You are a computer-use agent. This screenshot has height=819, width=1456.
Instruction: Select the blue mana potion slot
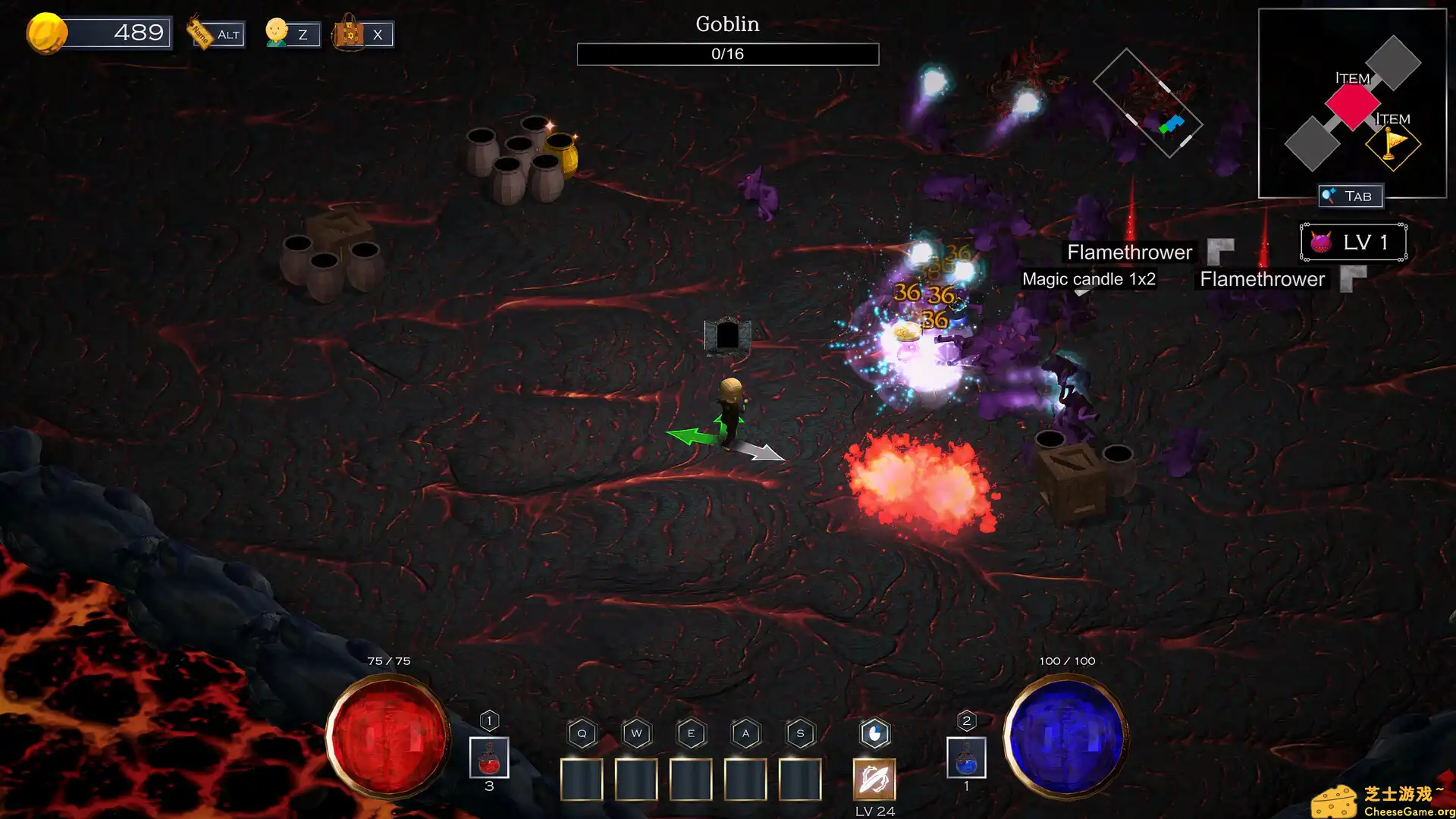pyautogui.click(x=966, y=758)
